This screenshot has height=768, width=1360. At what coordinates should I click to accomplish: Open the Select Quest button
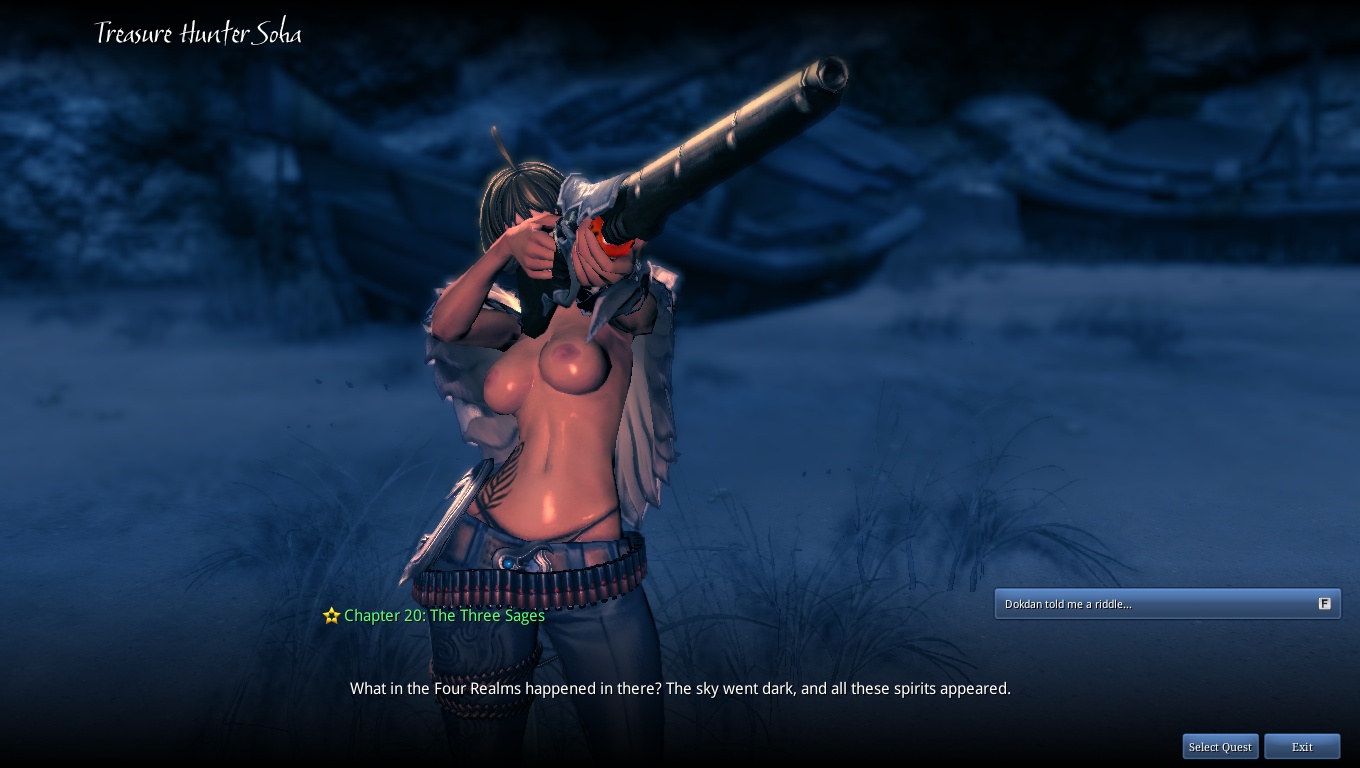click(x=1220, y=747)
